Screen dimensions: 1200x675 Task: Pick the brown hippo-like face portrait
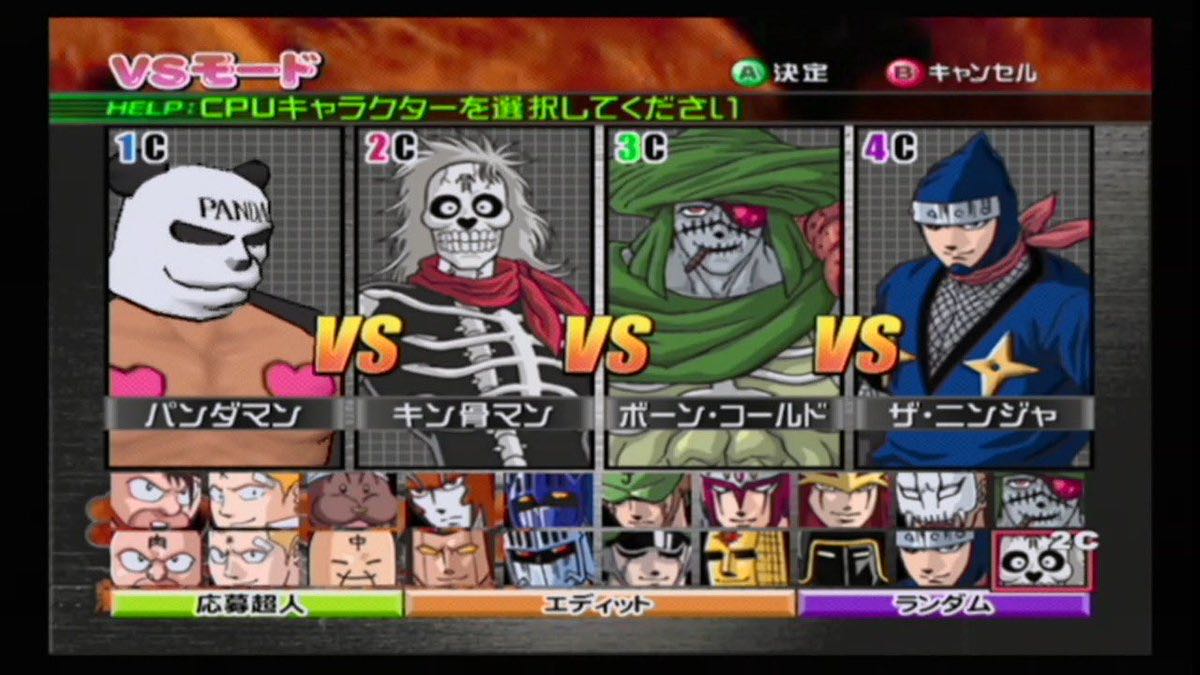pyautogui.click(x=352, y=501)
